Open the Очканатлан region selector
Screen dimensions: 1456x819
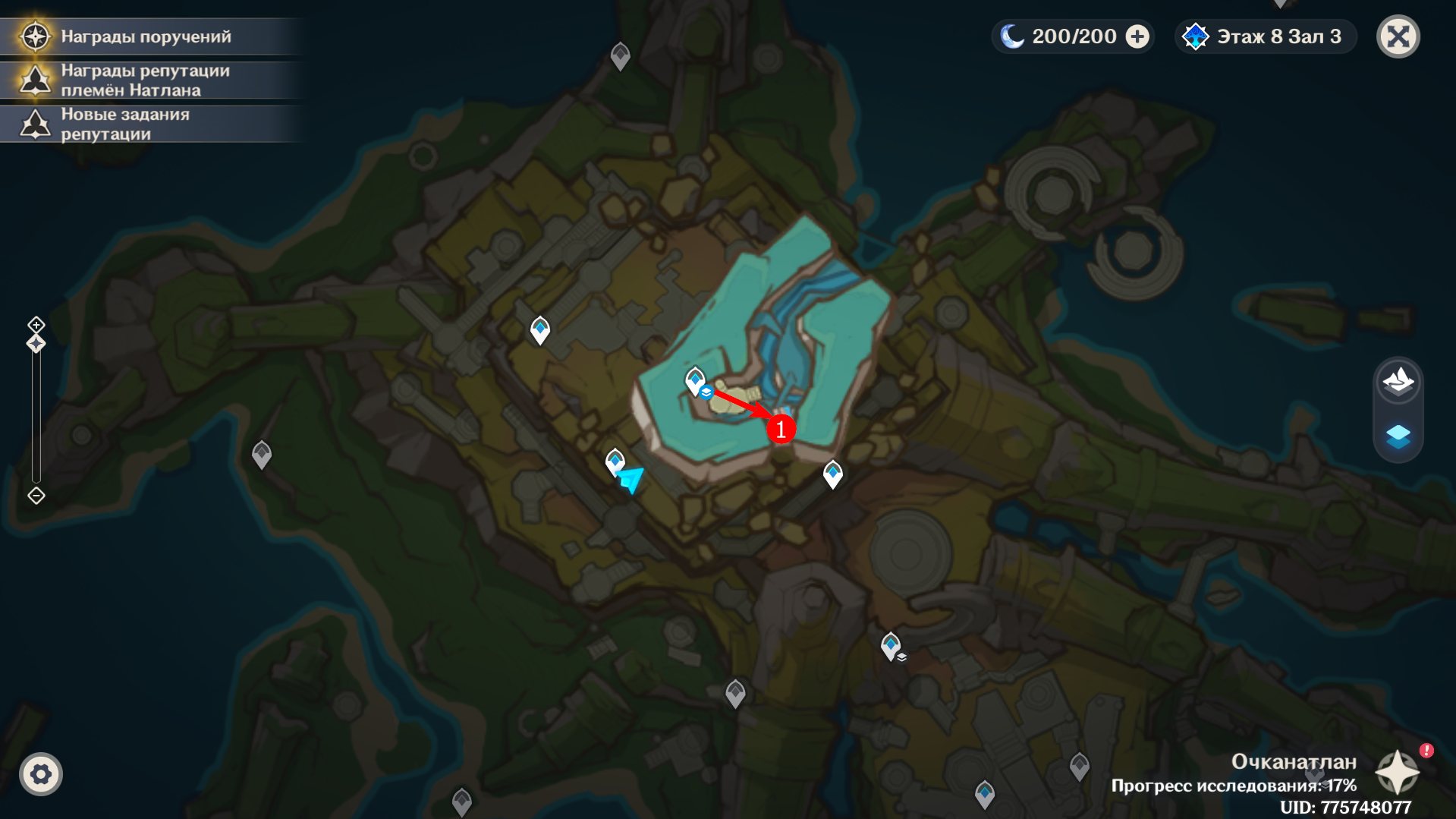tap(1398, 773)
